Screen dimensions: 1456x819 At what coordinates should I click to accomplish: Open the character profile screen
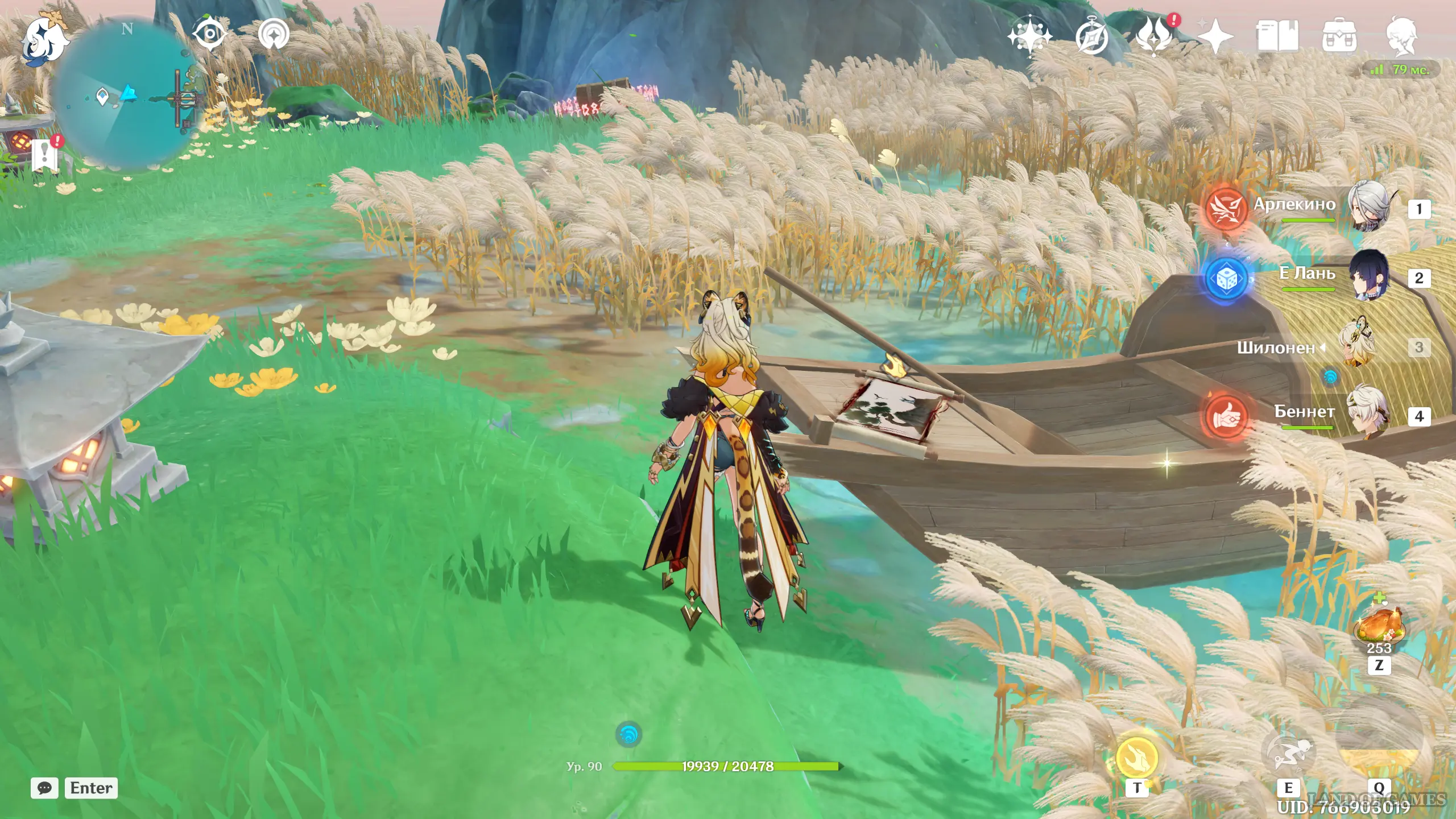pyautogui.click(x=1401, y=36)
